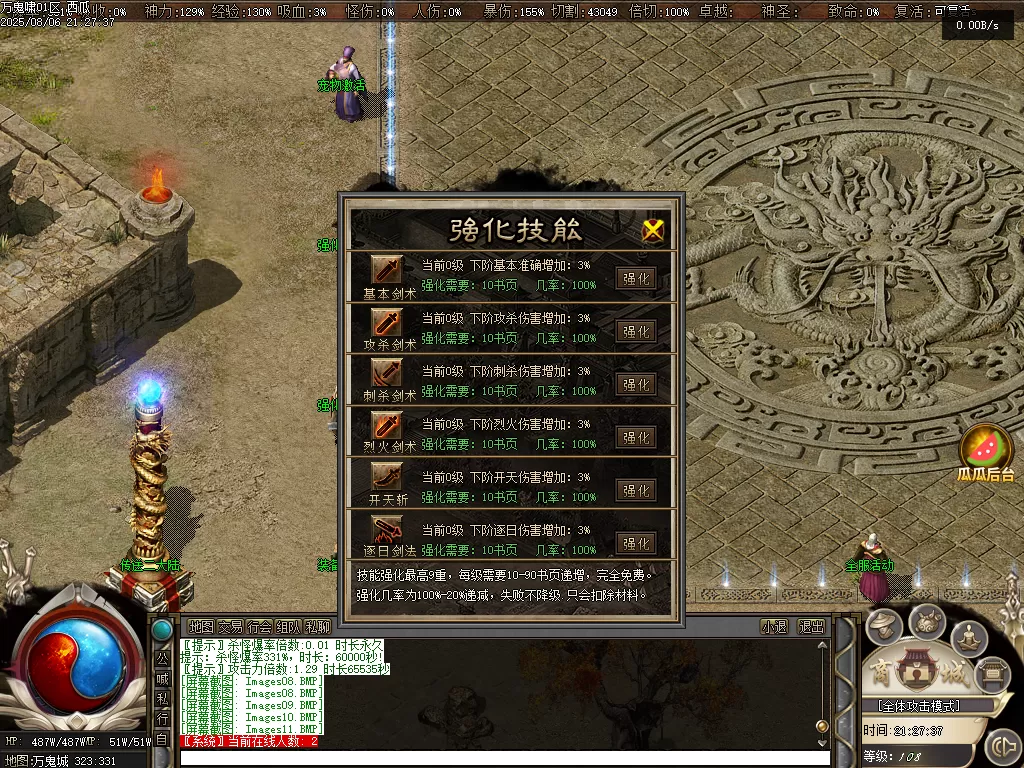Open 私聊 private chat
This screenshot has height=768, width=1024.
click(x=318, y=627)
